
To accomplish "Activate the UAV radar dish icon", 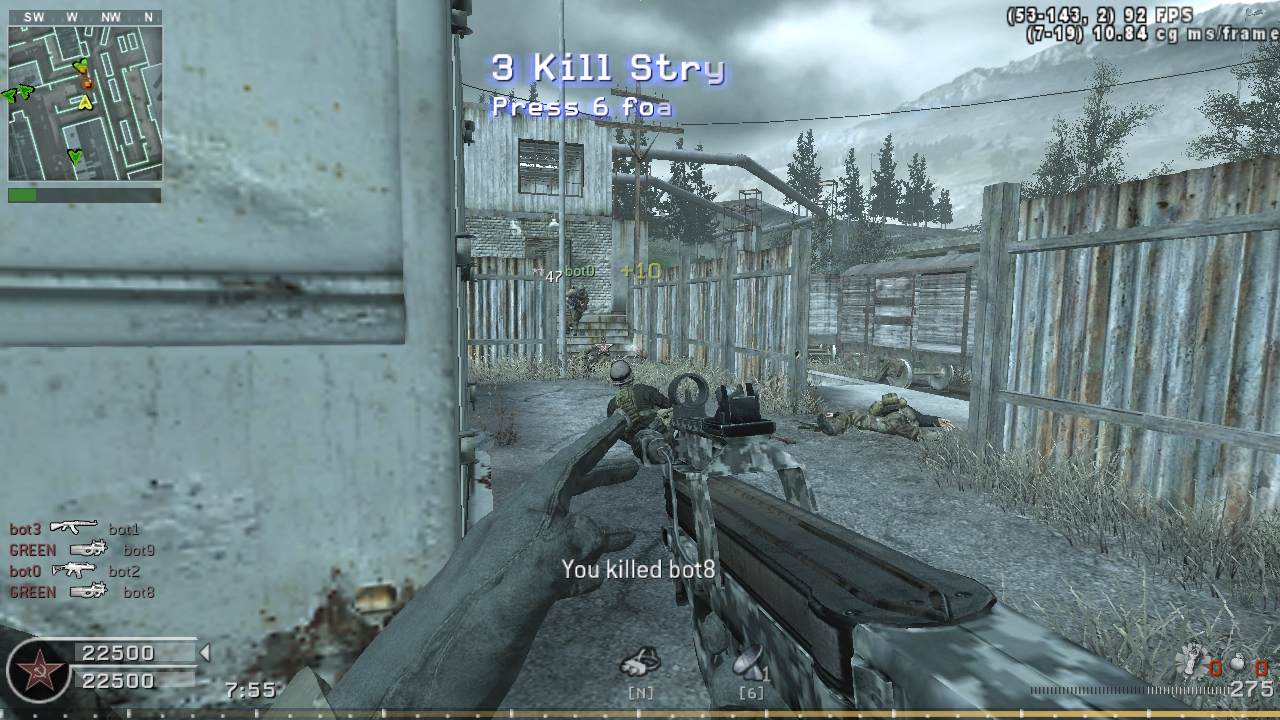I will (748, 662).
